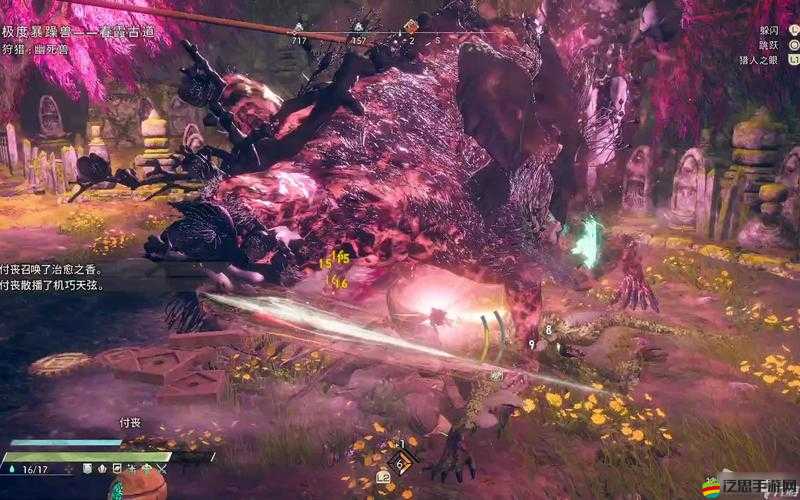Click the orange compass target marker
The image size is (800, 500).
pos(411,26)
